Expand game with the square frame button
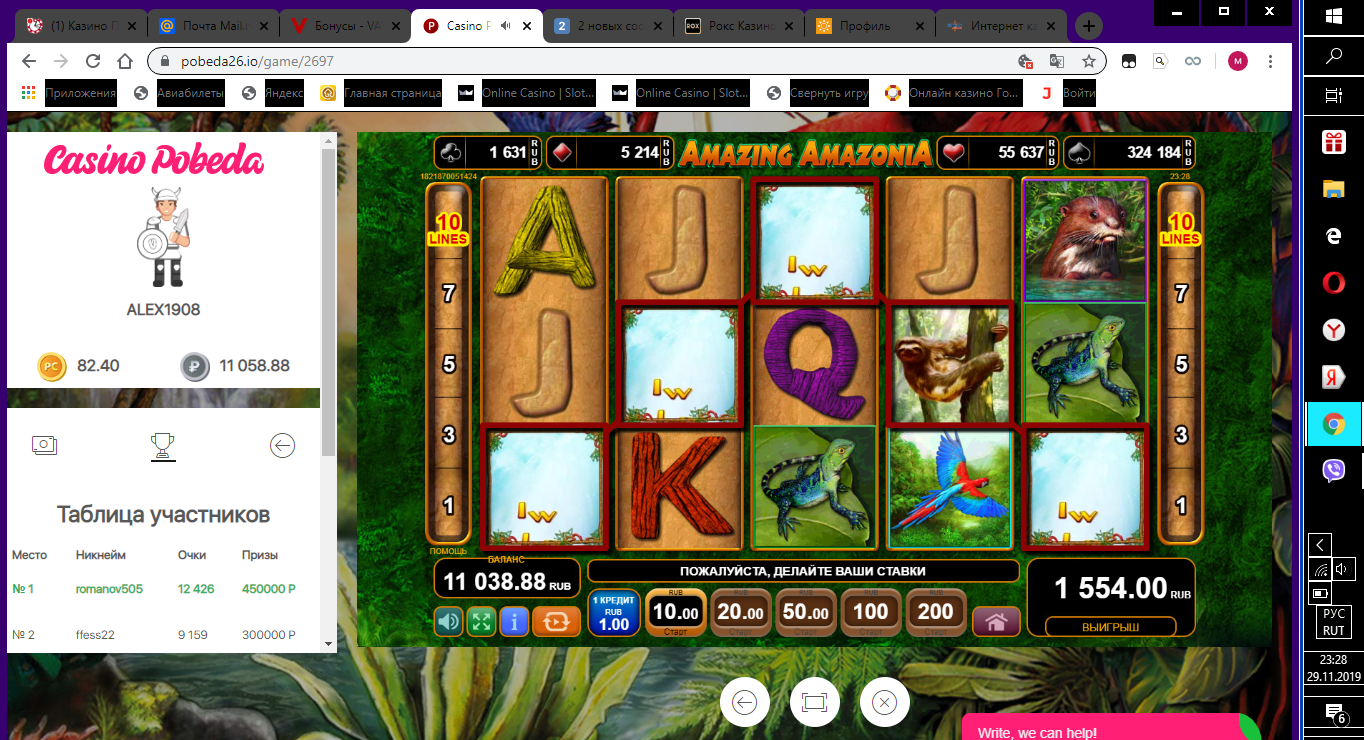 [814, 702]
